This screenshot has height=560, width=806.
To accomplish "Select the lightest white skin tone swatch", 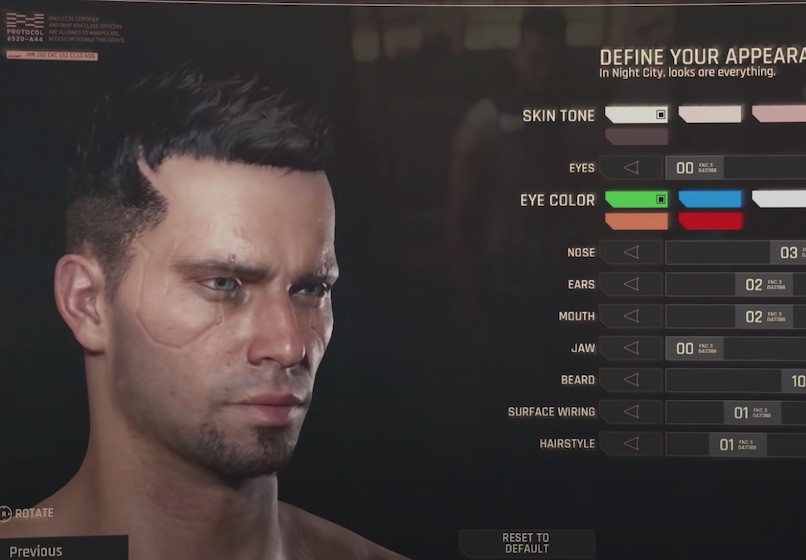I will pos(636,115).
